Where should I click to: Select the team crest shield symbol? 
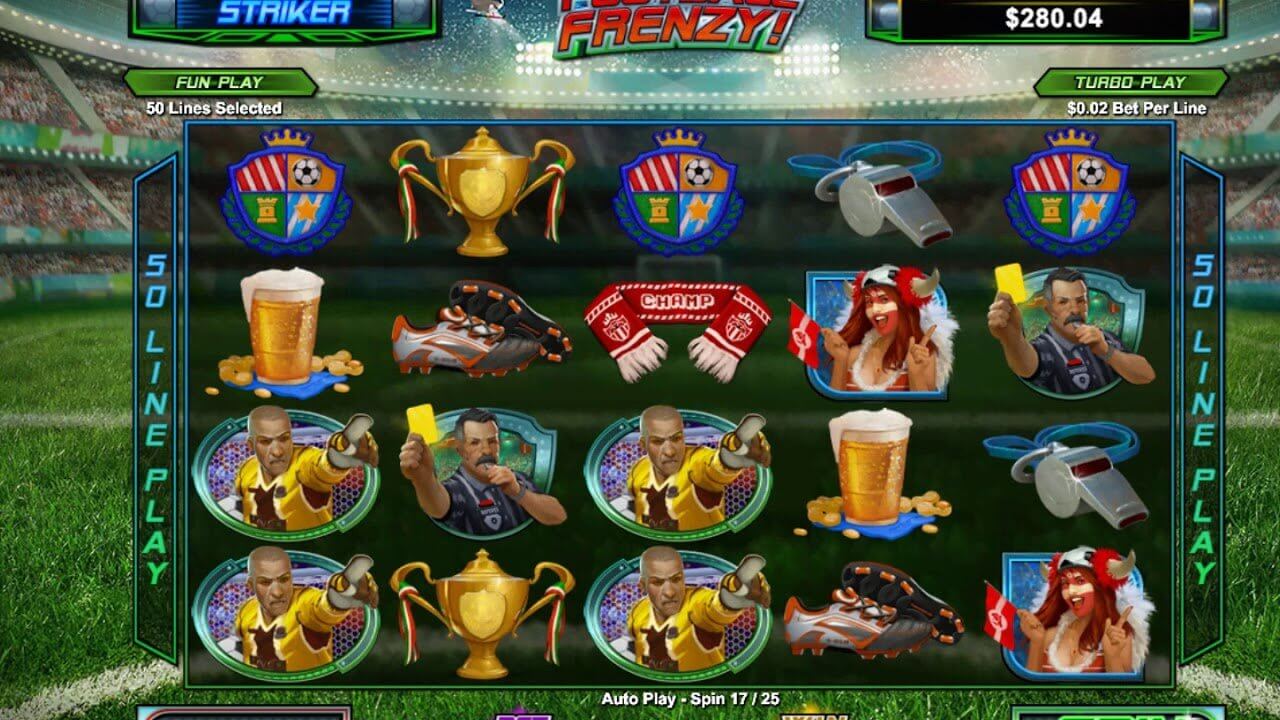[283, 195]
